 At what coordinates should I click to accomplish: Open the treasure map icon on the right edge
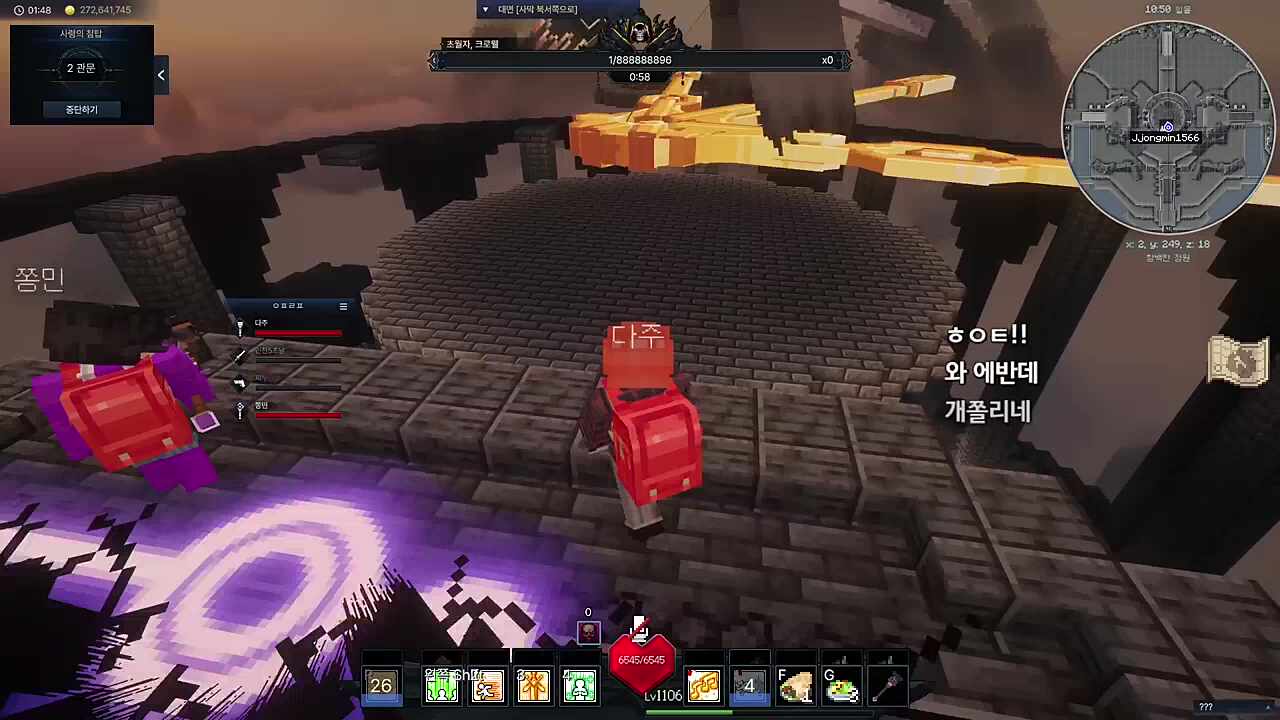click(x=1240, y=362)
